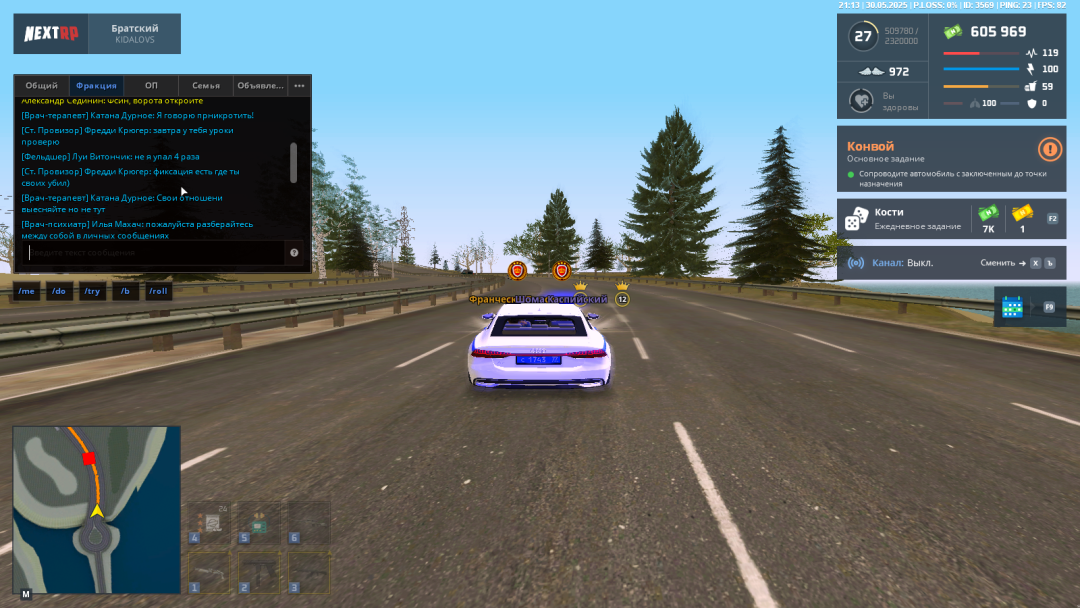This screenshot has height=608, width=1080.
Task: Use the /roll command button
Action: coord(159,291)
